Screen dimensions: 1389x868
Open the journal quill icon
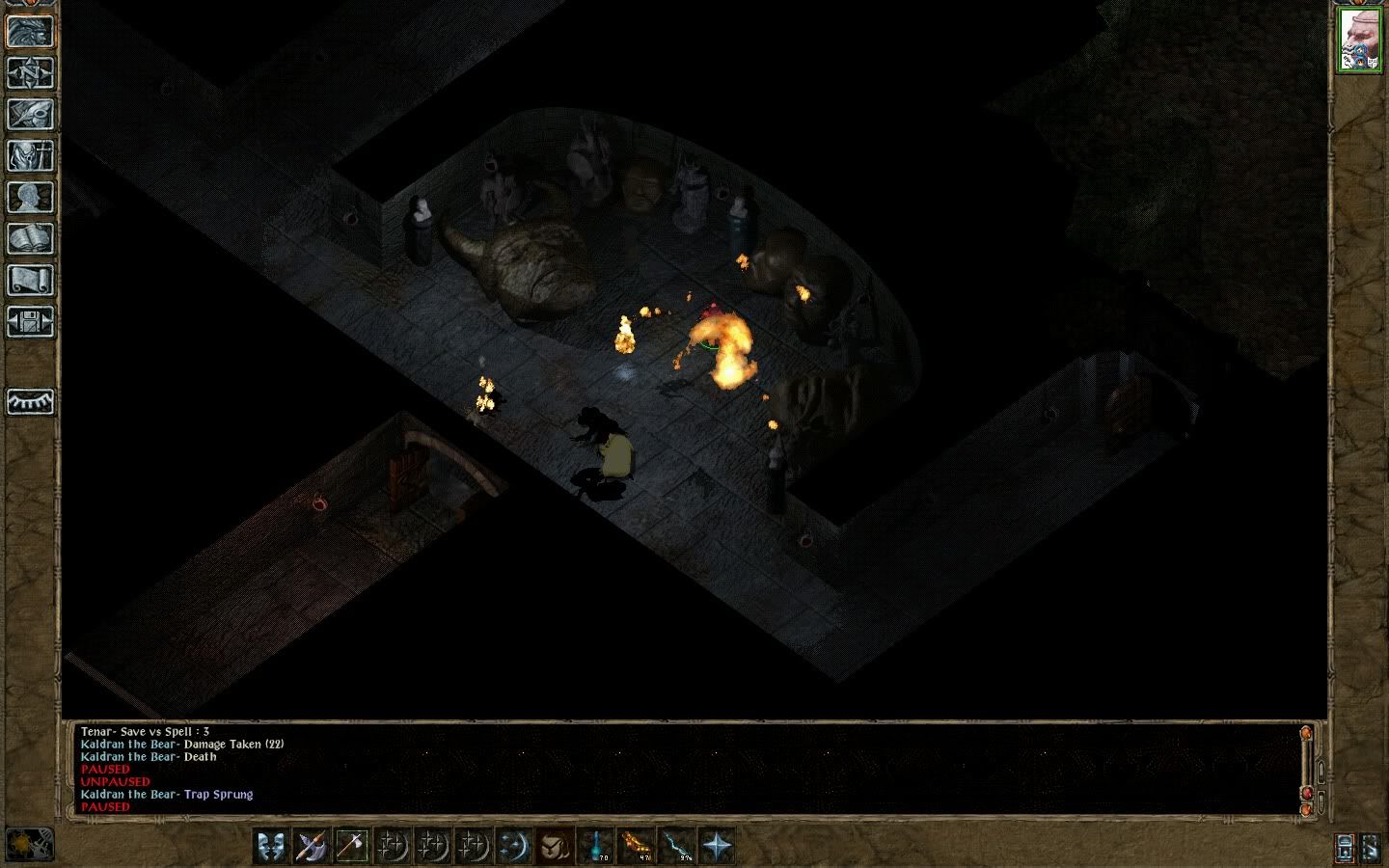[x=31, y=115]
